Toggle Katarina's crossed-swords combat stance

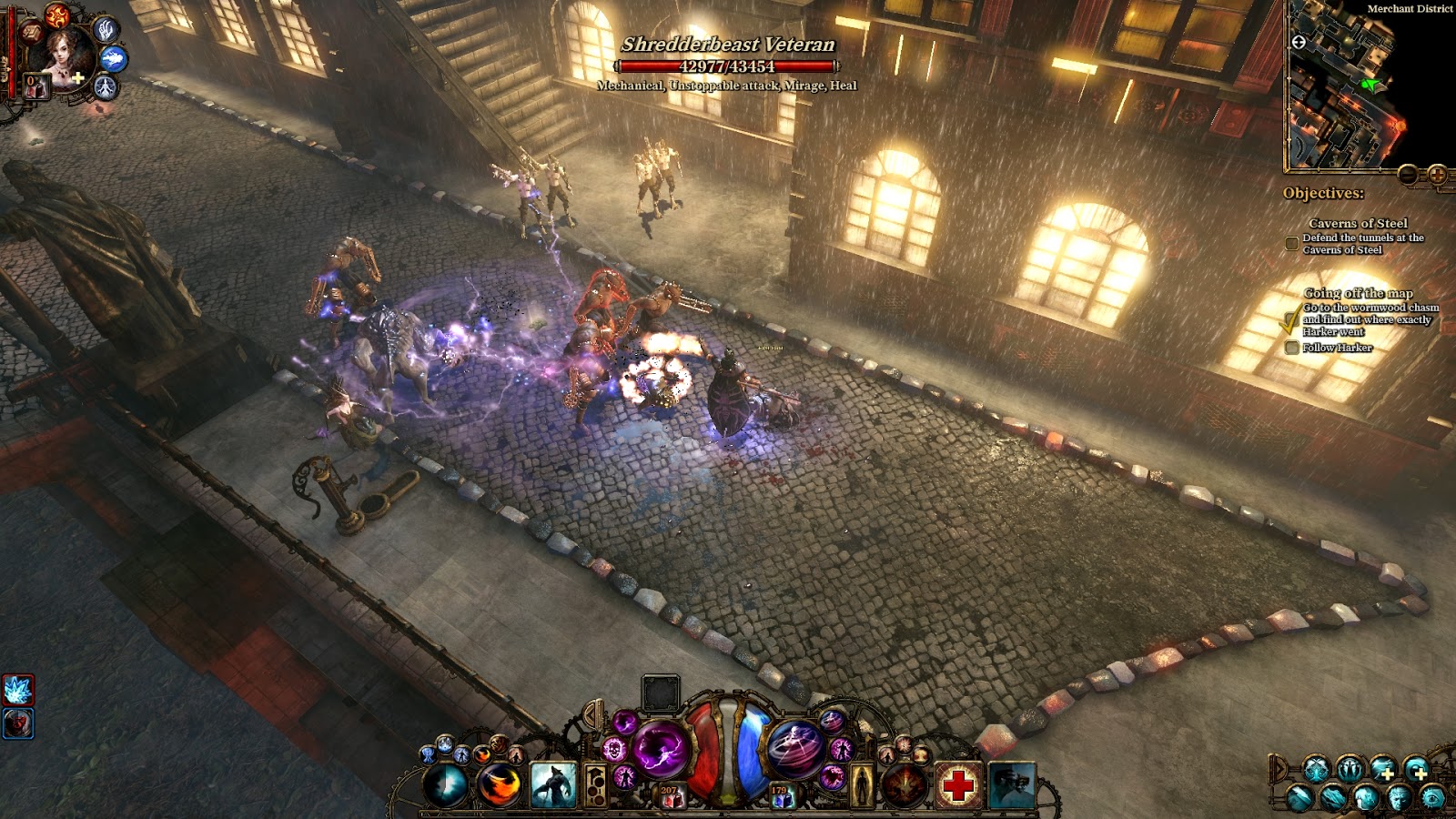pyautogui.click(x=1314, y=769)
